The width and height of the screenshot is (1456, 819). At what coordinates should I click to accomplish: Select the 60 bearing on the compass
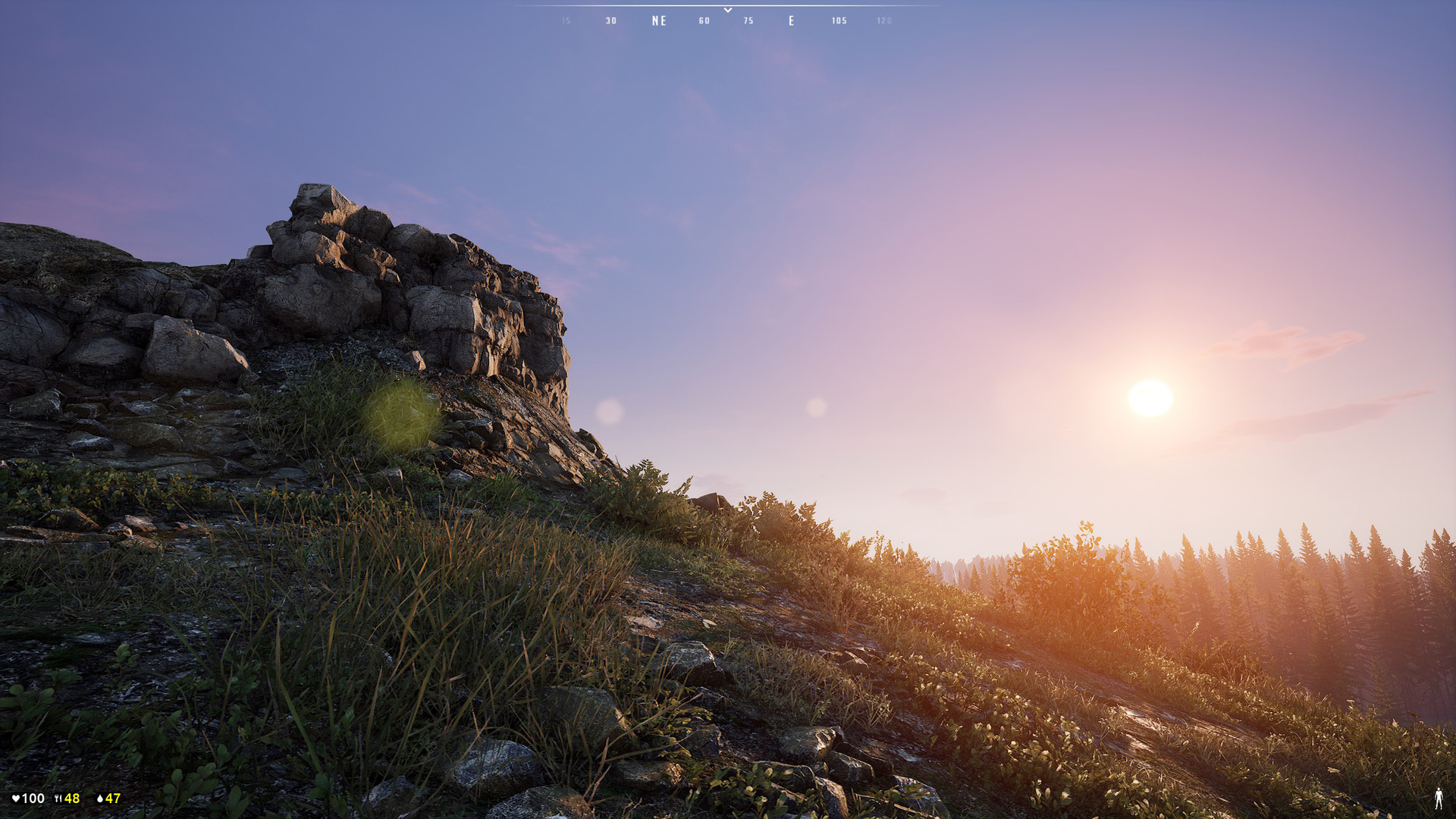point(702,21)
